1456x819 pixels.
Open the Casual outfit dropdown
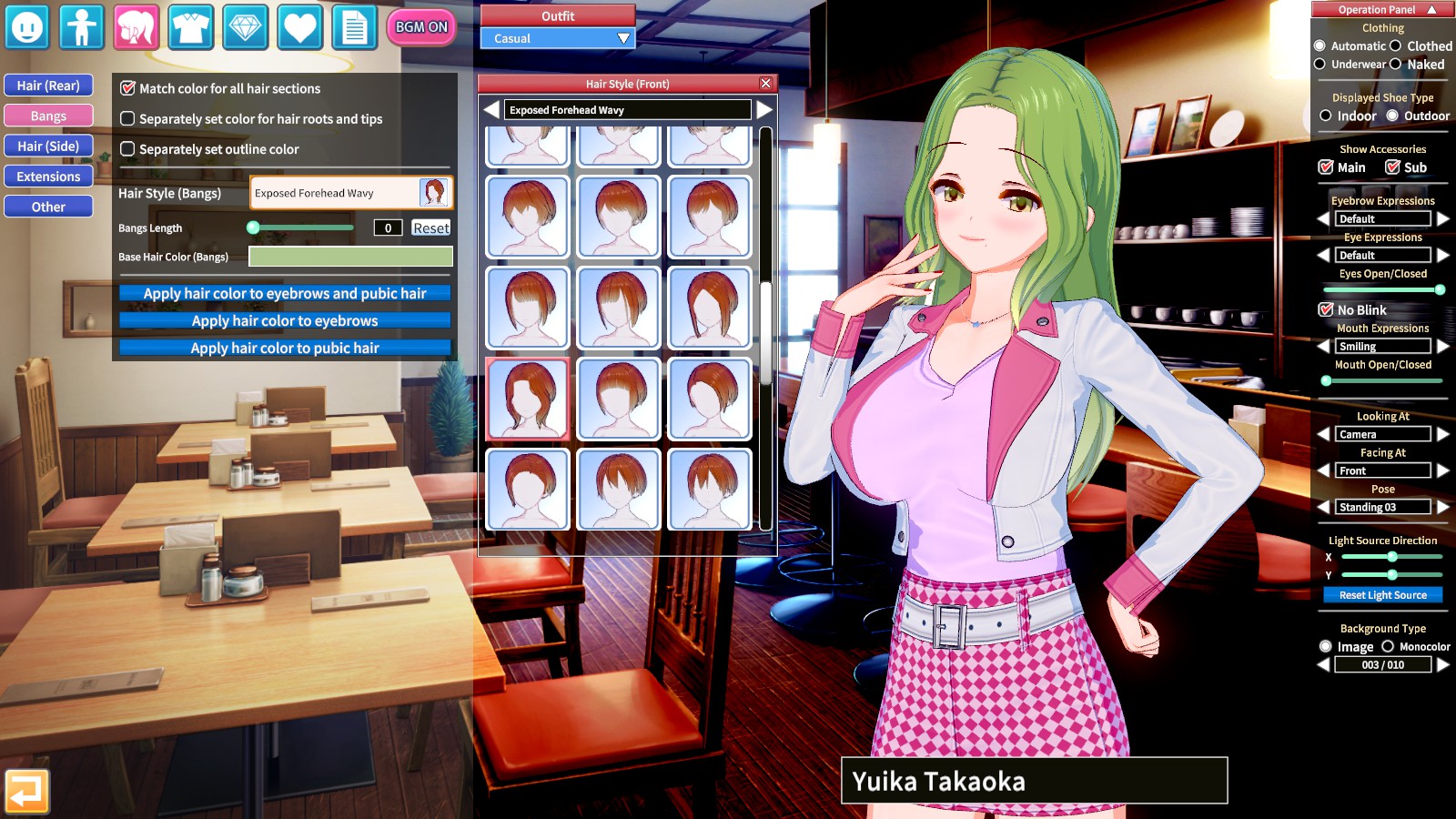coord(556,38)
